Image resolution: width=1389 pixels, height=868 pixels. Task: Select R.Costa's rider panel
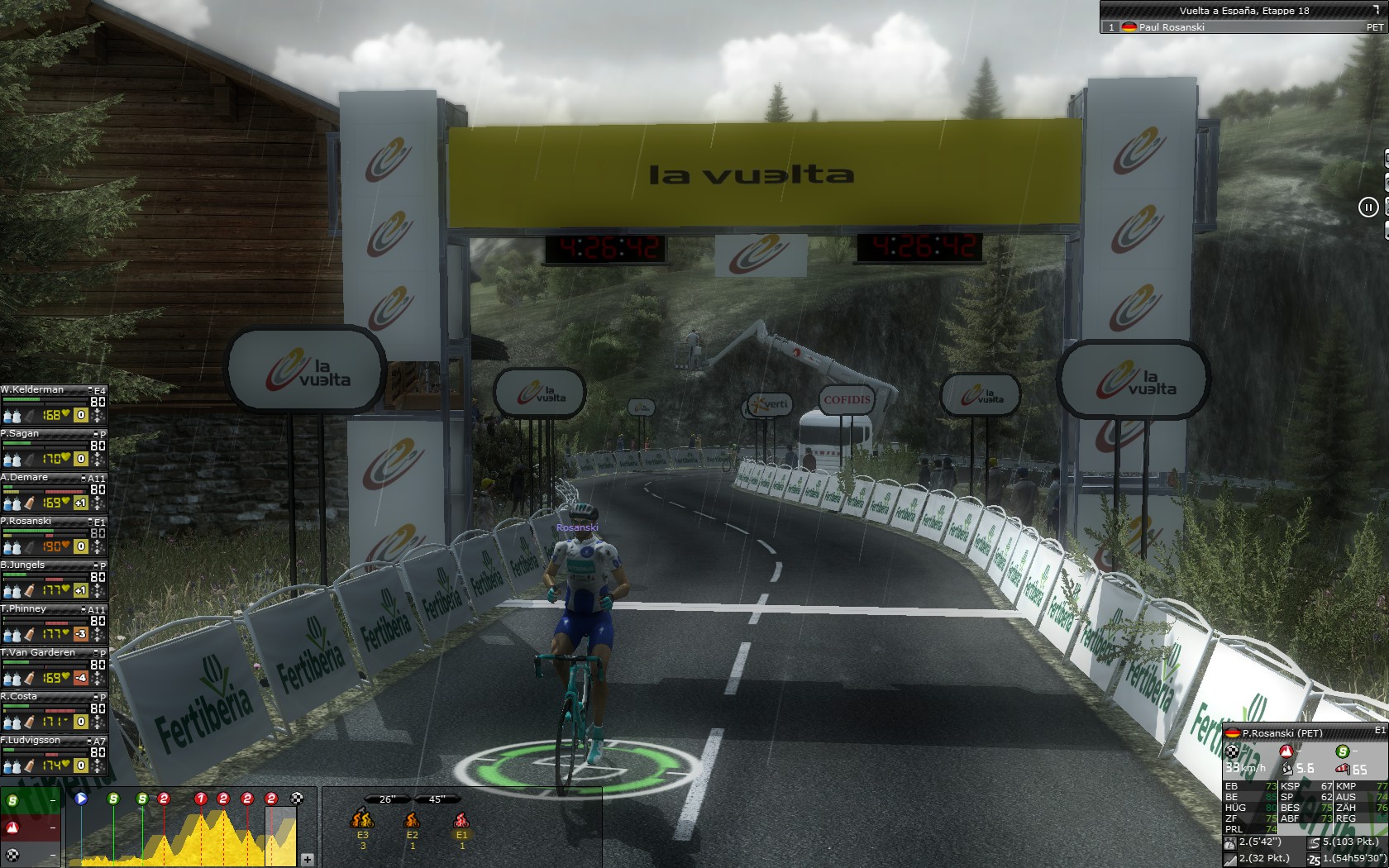click(x=20, y=696)
